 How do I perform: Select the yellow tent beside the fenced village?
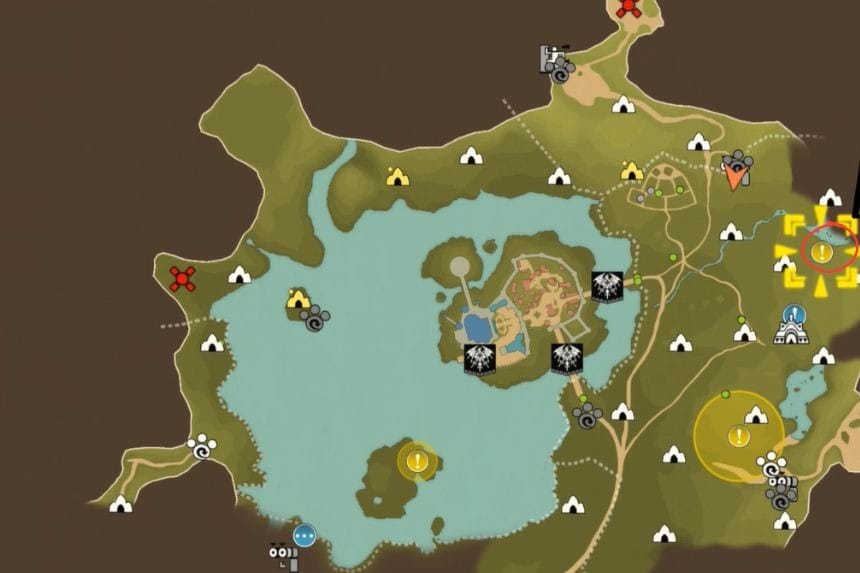[x=631, y=171]
